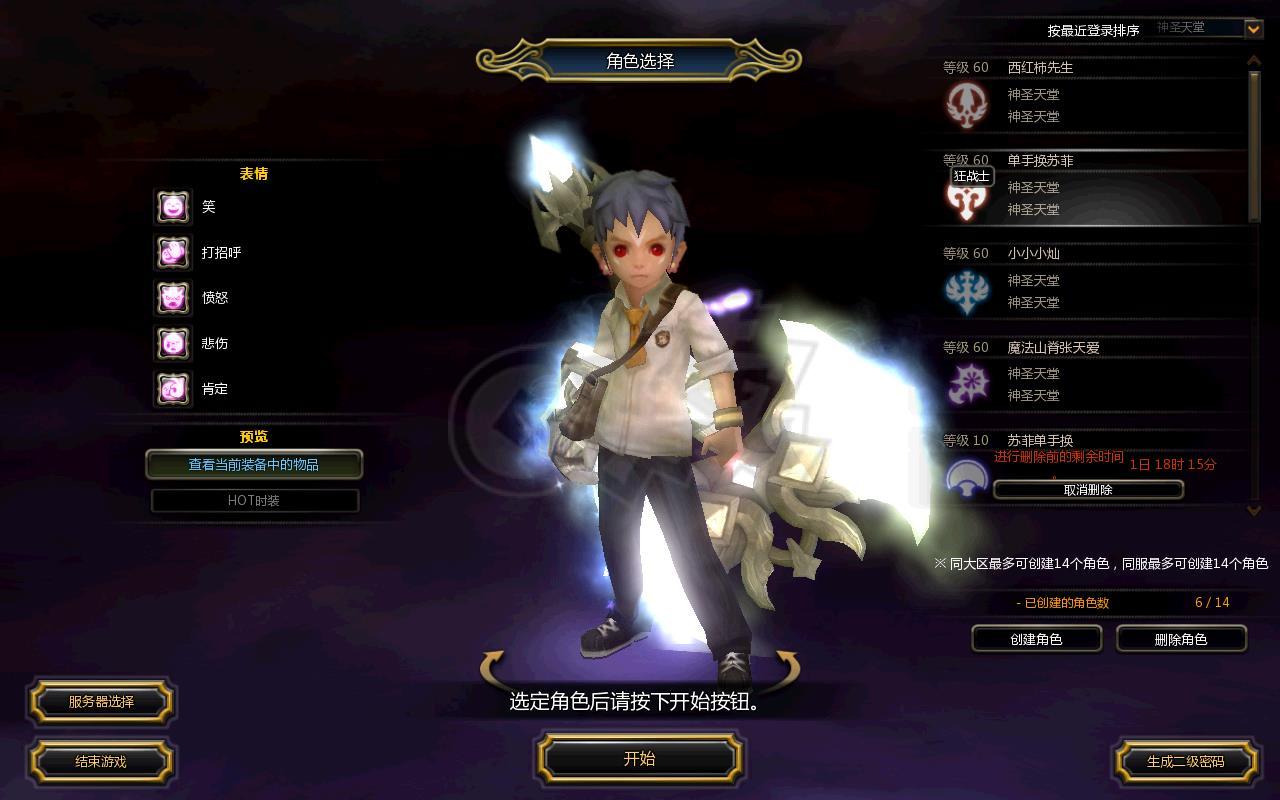Viewport: 1280px width, 800px height.
Task: Click 结束游戏 to exit the game
Action: tap(101, 761)
